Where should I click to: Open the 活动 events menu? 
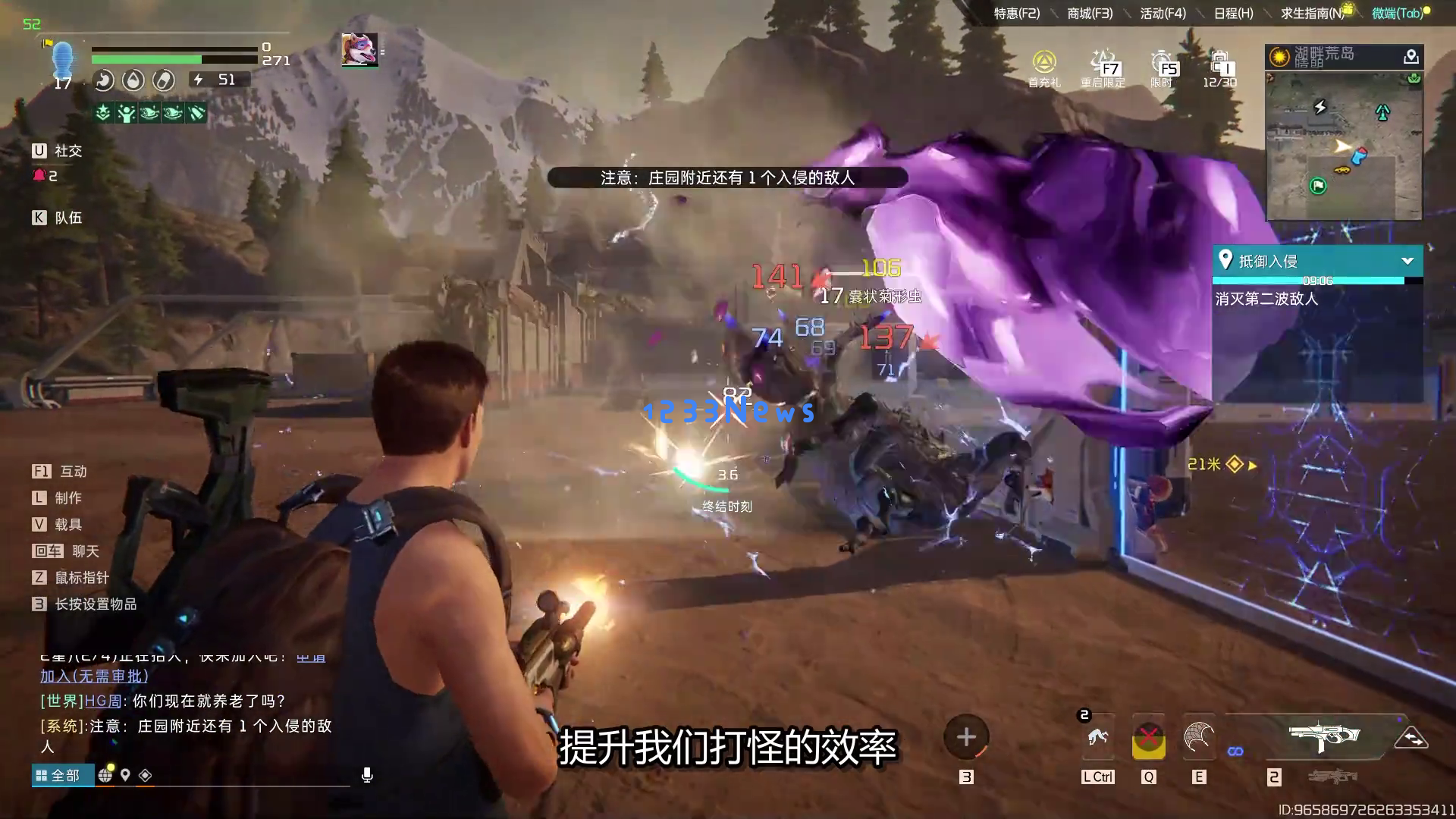[x=1163, y=14]
